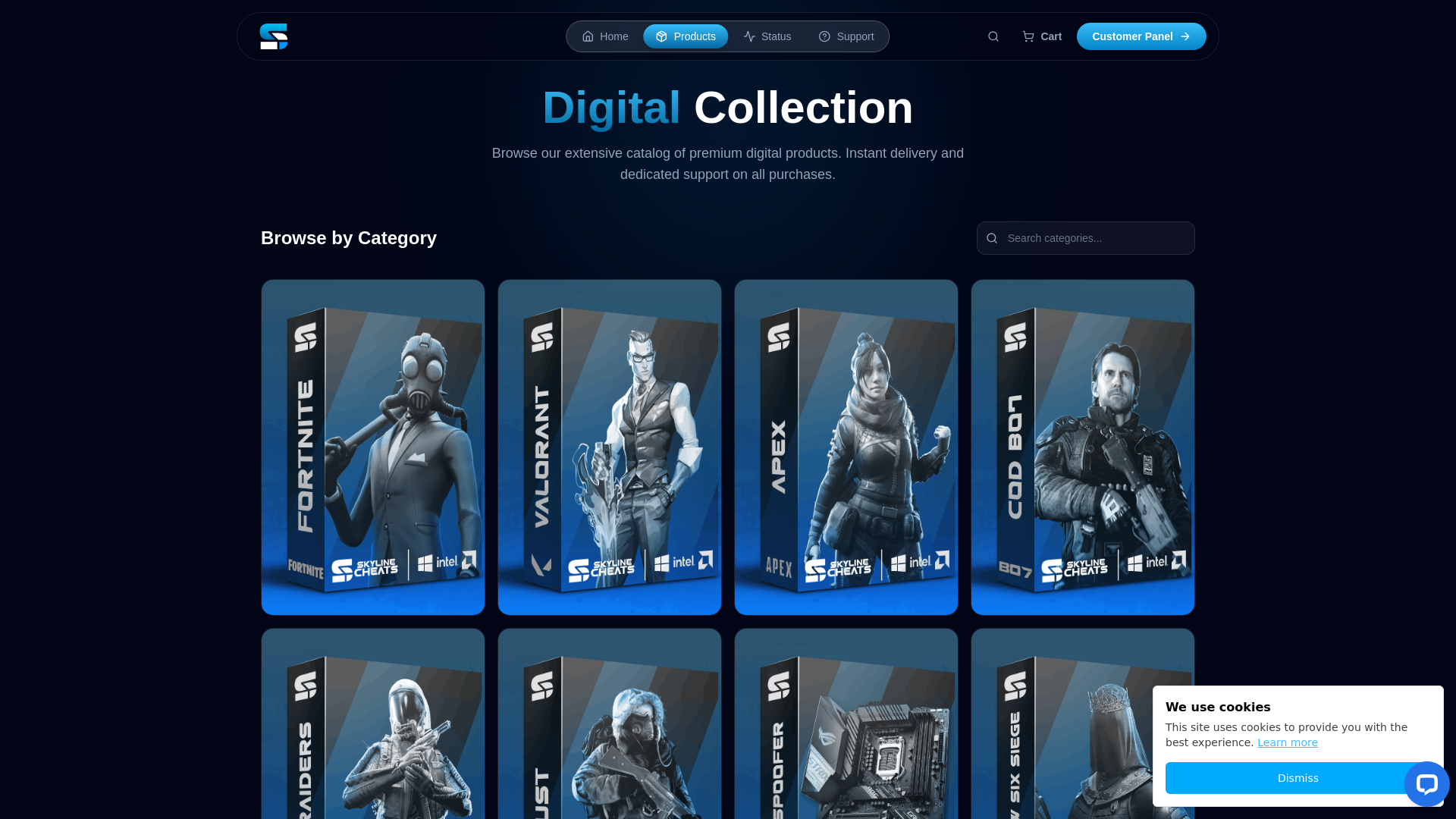Open the shopping Cart
Viewport: 1456px width, 819px height.
(x=1042, y=36)
